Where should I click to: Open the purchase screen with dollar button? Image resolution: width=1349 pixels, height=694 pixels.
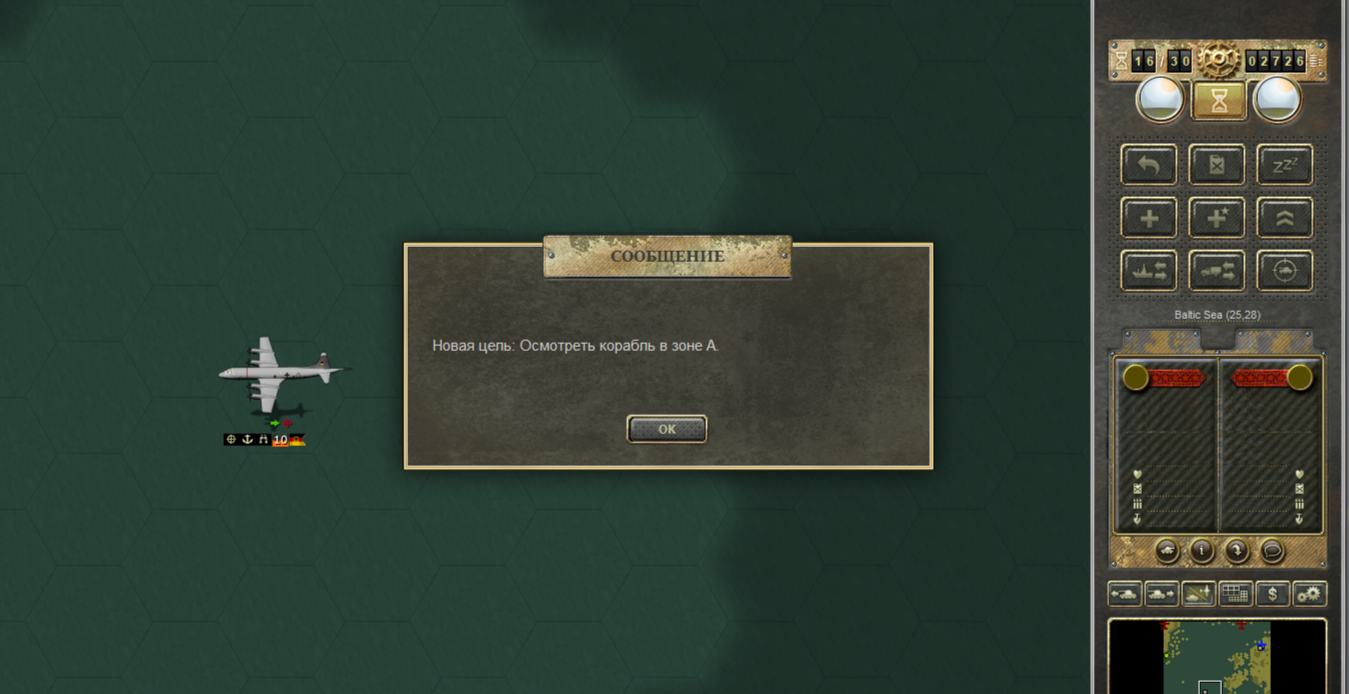click(1272, 594)
